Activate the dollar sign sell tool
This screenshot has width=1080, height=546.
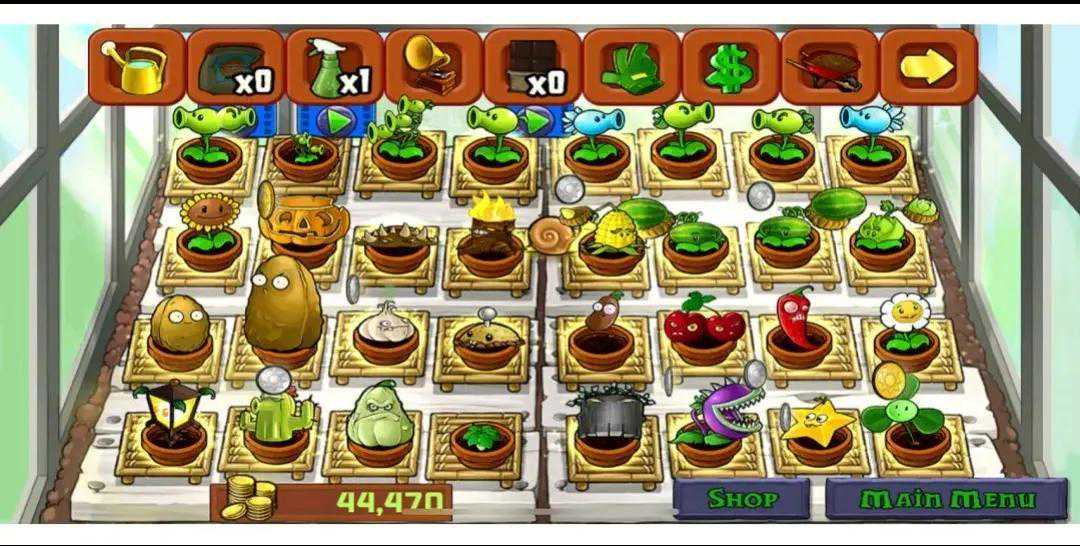[729, 67]
